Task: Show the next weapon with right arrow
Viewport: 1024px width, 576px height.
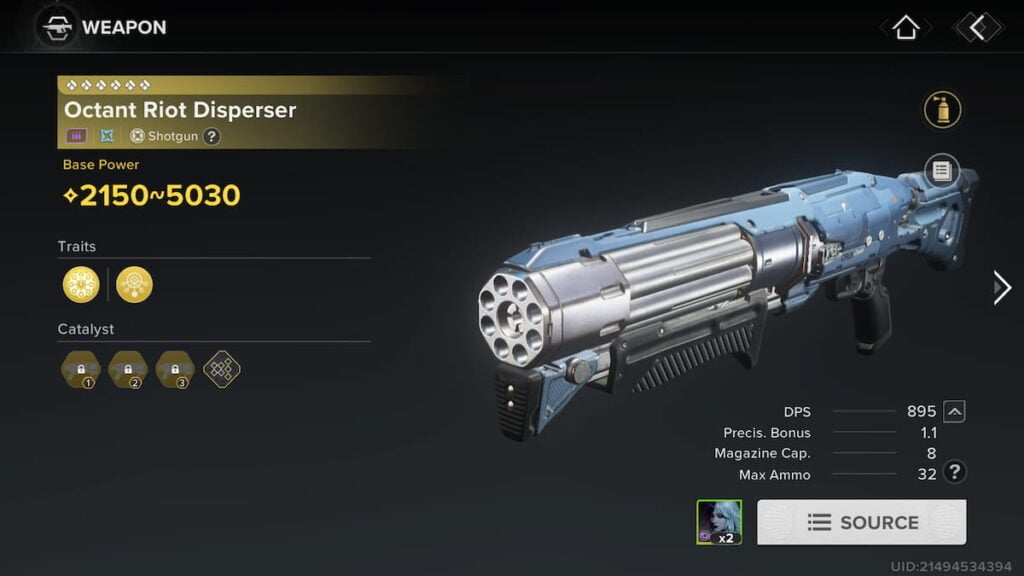Action: pyautogui.click(x=1001, y=288)
